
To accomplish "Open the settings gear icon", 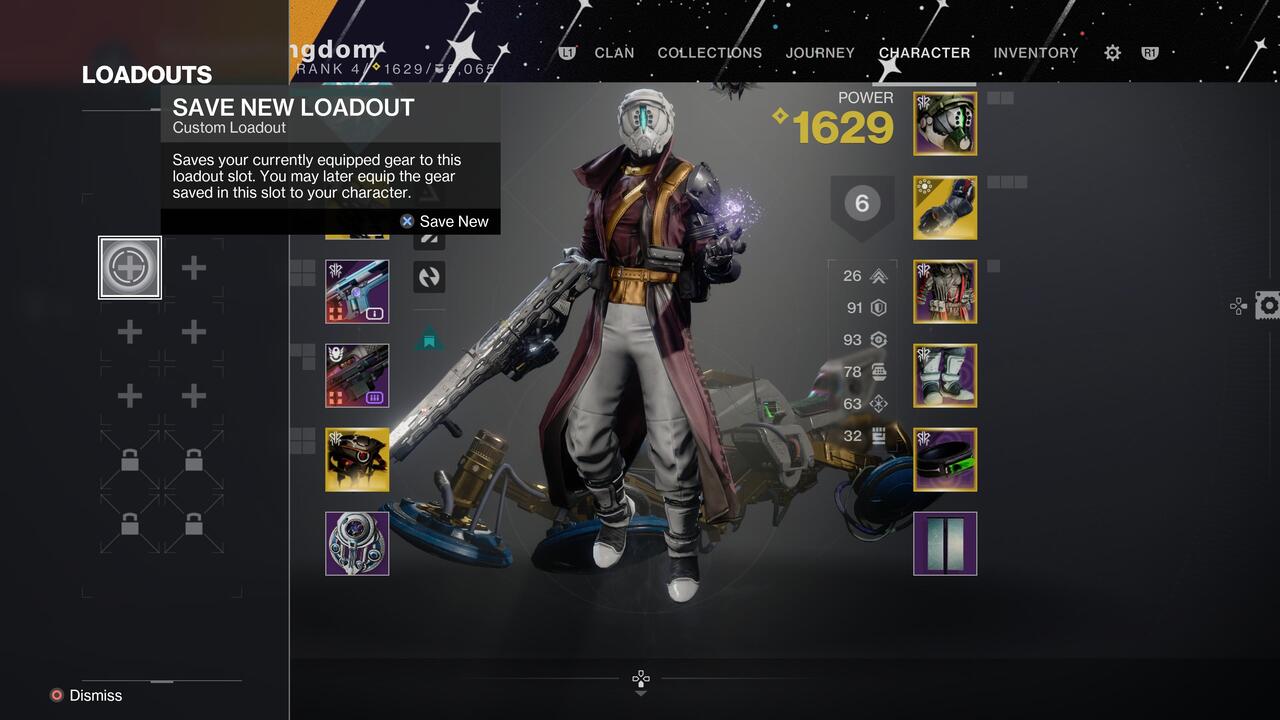I will [x=1110, y=52].
